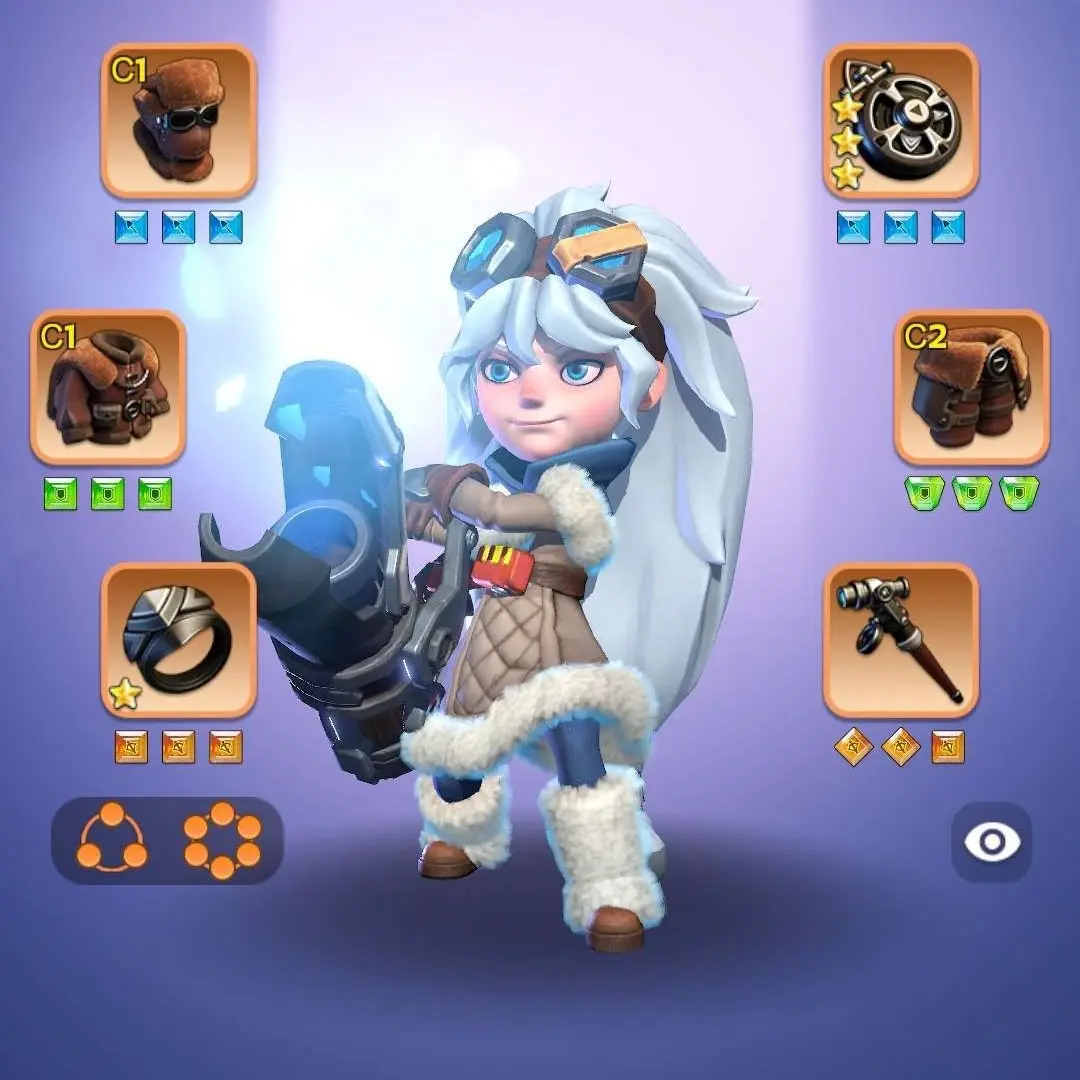Select the scope rifle weapon slot
Image resolution: width=1080 pixels, height=1080 pixels.
click(901, 640)
